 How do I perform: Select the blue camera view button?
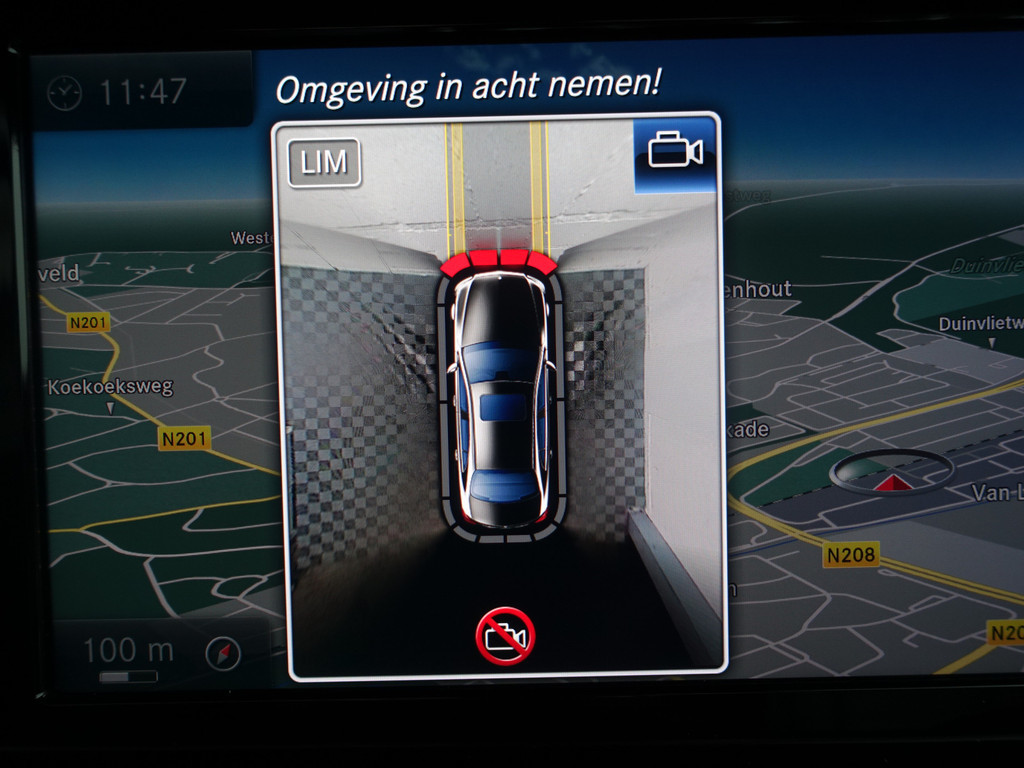click(675, 153)
